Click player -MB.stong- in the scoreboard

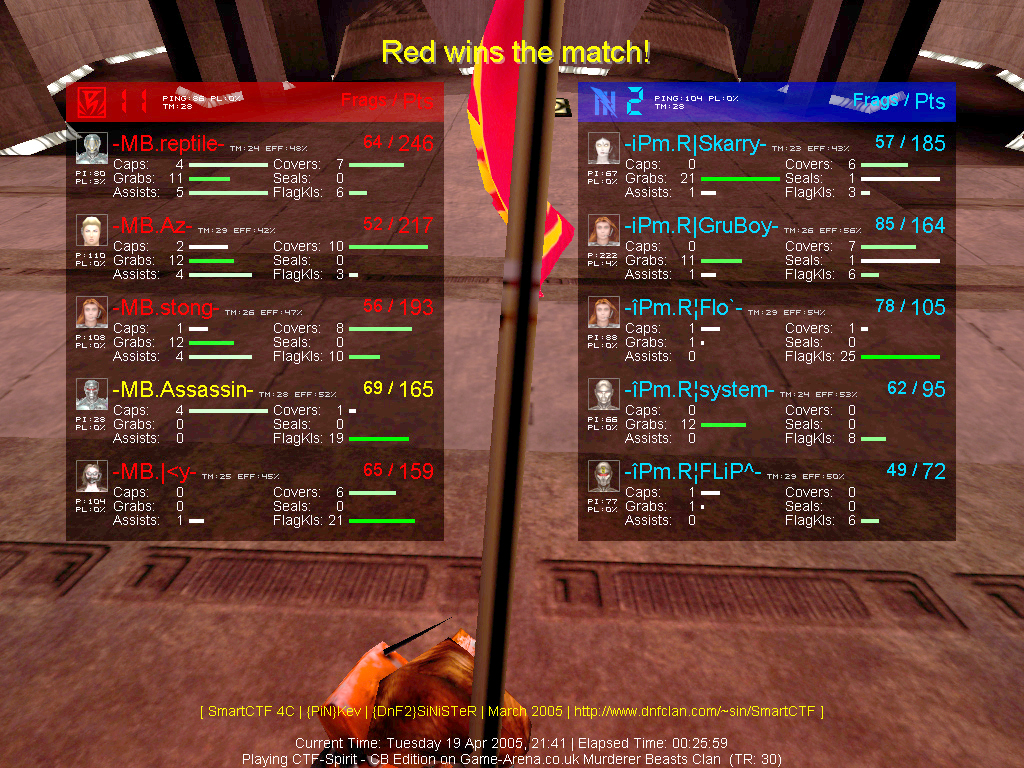(x=166, y=308)
